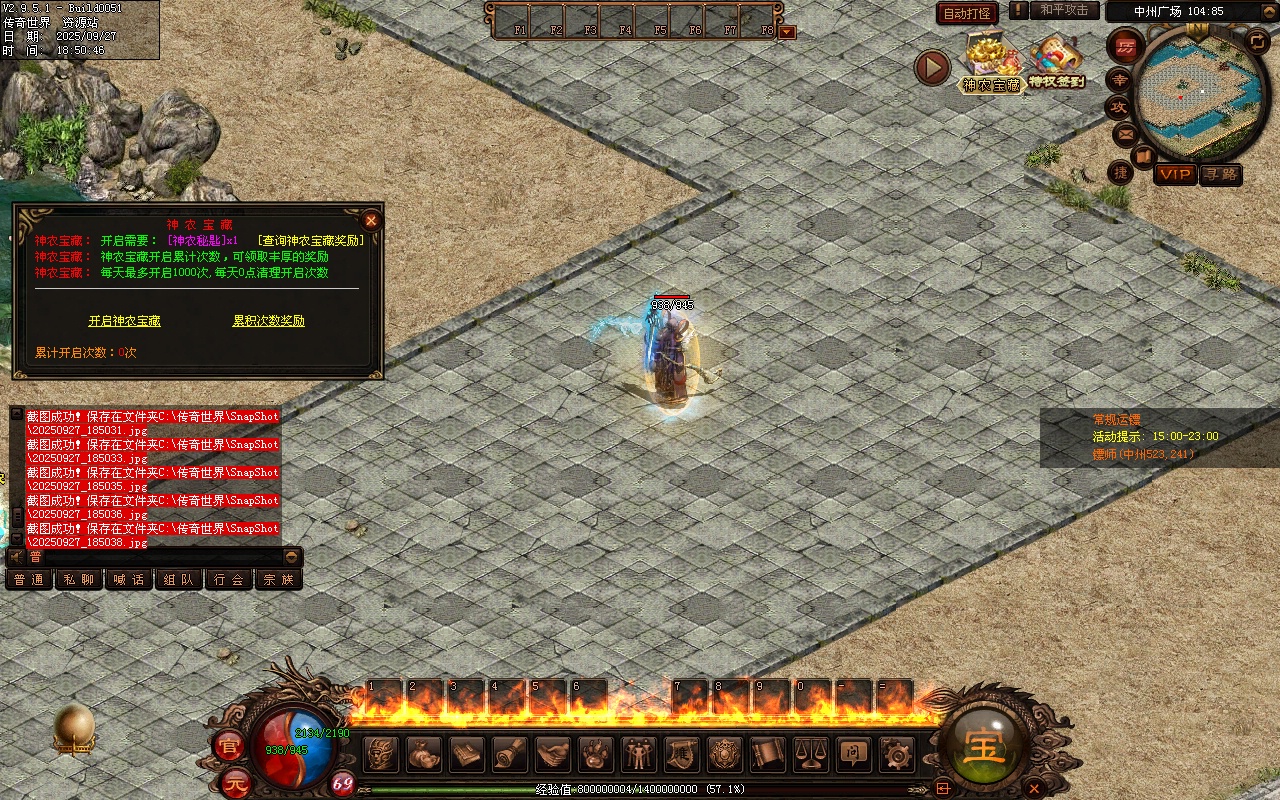Click the 宝 orb button
This screenshot has width=1280, height=800.
coord(985,746)
